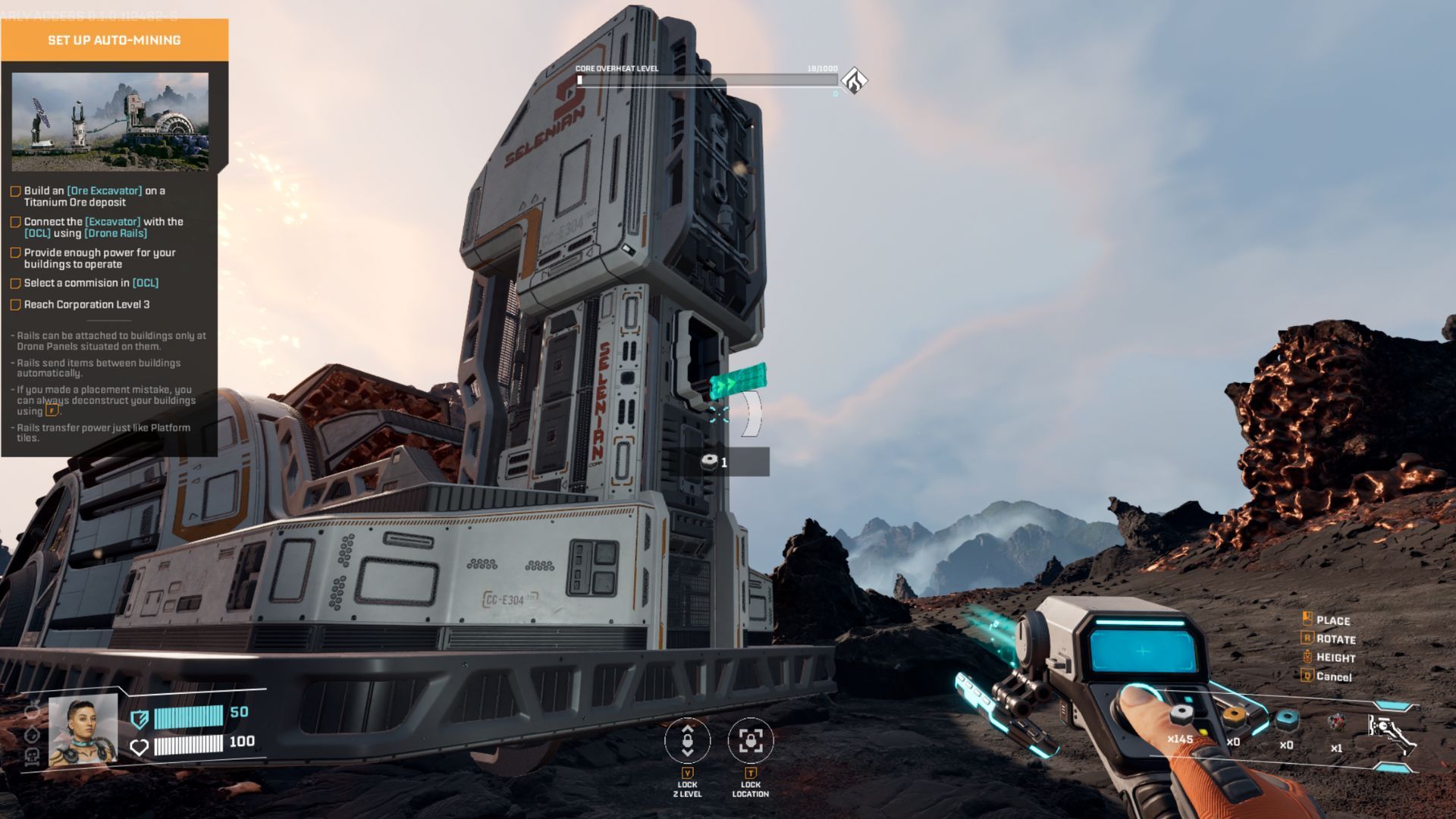The image size is (1456, 819).
Task: Select the Reach Corporation Level 3 objective
Action: click(x=86, y=305)
